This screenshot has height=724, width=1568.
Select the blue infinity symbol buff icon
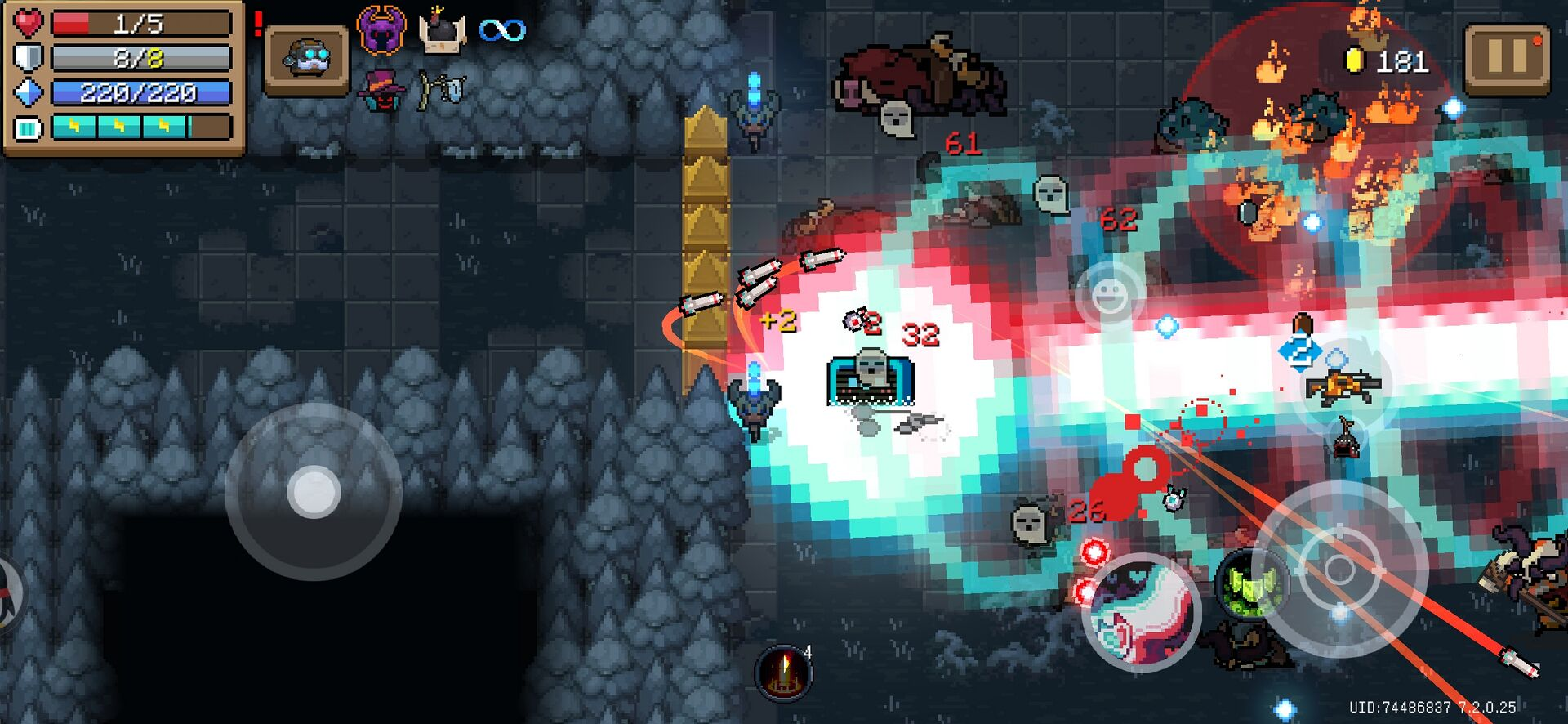[x=502, y=31]
